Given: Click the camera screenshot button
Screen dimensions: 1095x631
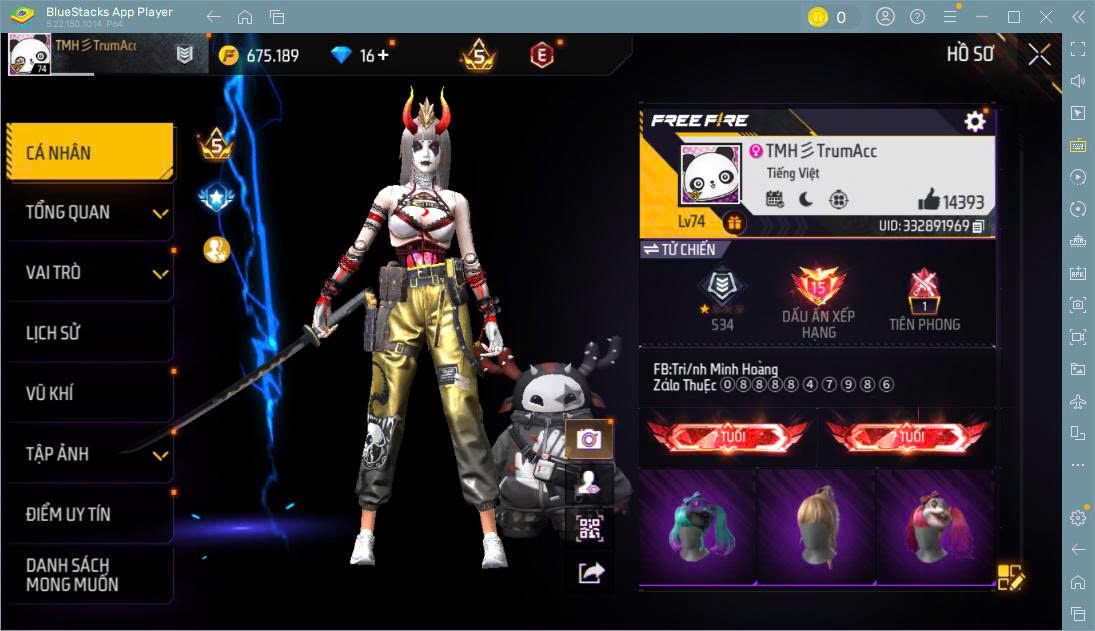Looking at the screenshot, I should [589, 439].
